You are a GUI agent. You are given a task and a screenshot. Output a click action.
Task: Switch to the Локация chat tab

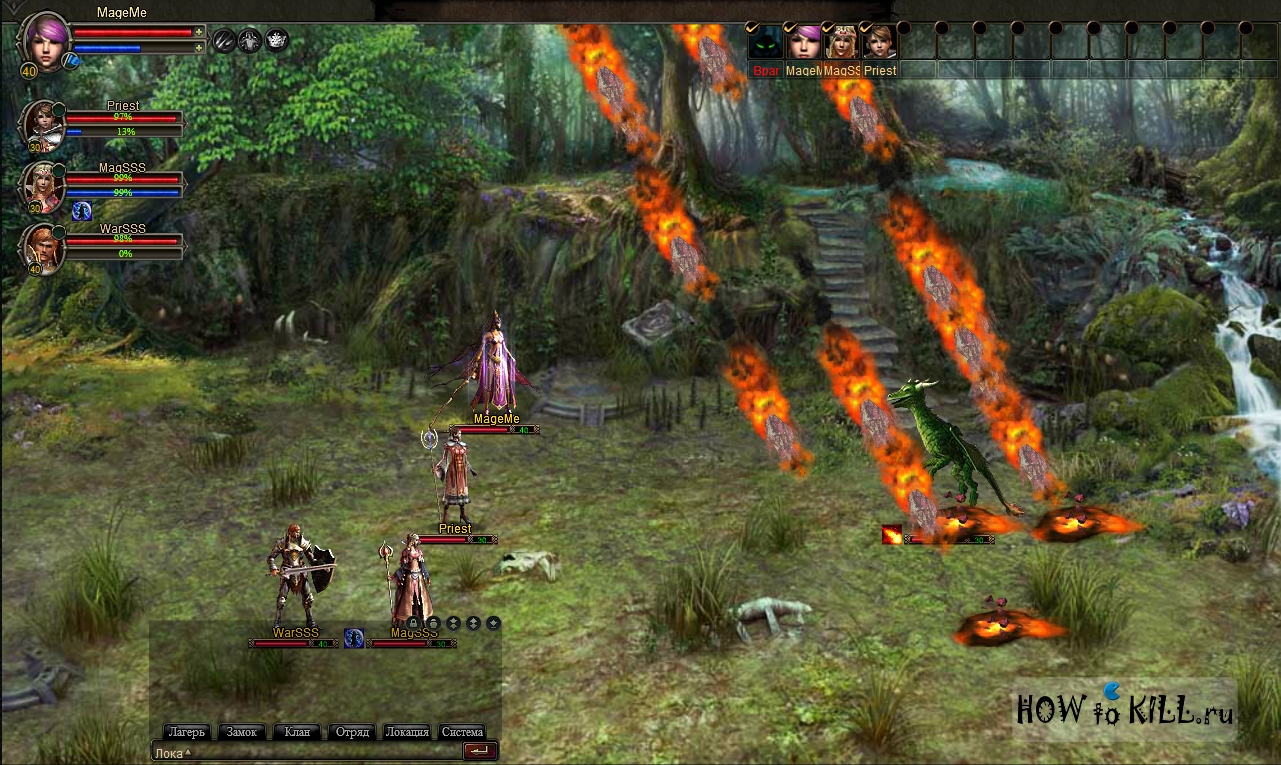407,732
